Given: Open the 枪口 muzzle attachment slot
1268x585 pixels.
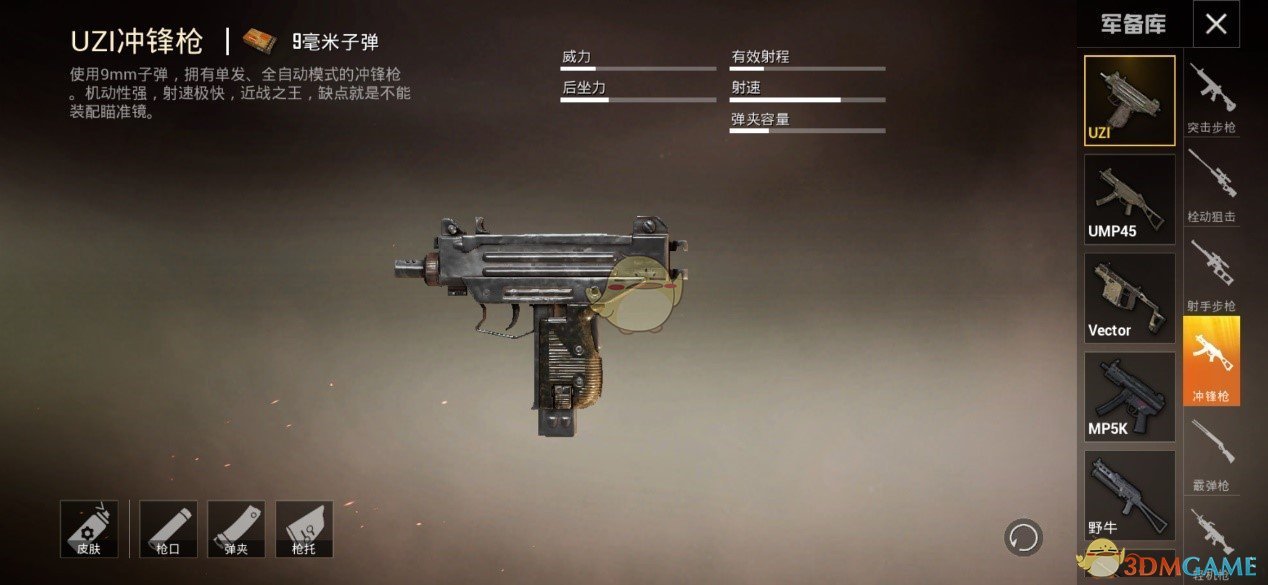Looking at the screenshot, I should [168, 529].
